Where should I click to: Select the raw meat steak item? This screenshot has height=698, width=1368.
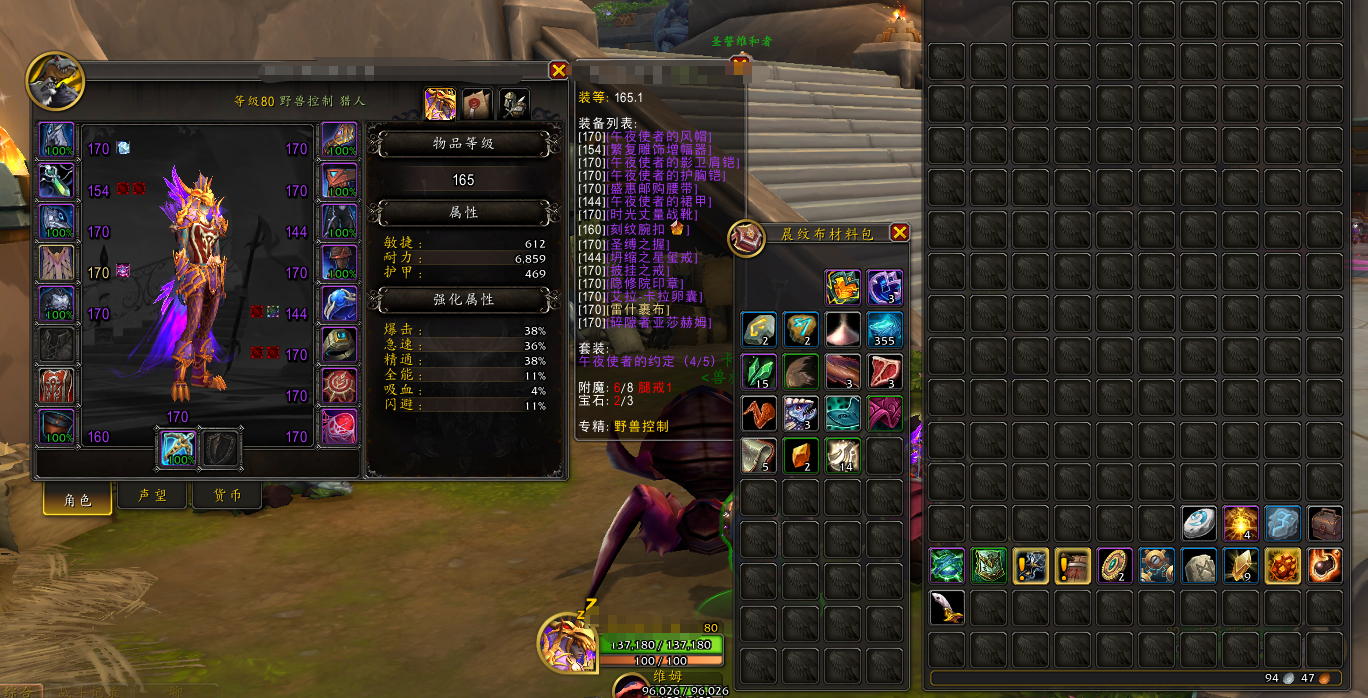pyautogui.click(x=885, y=372)
